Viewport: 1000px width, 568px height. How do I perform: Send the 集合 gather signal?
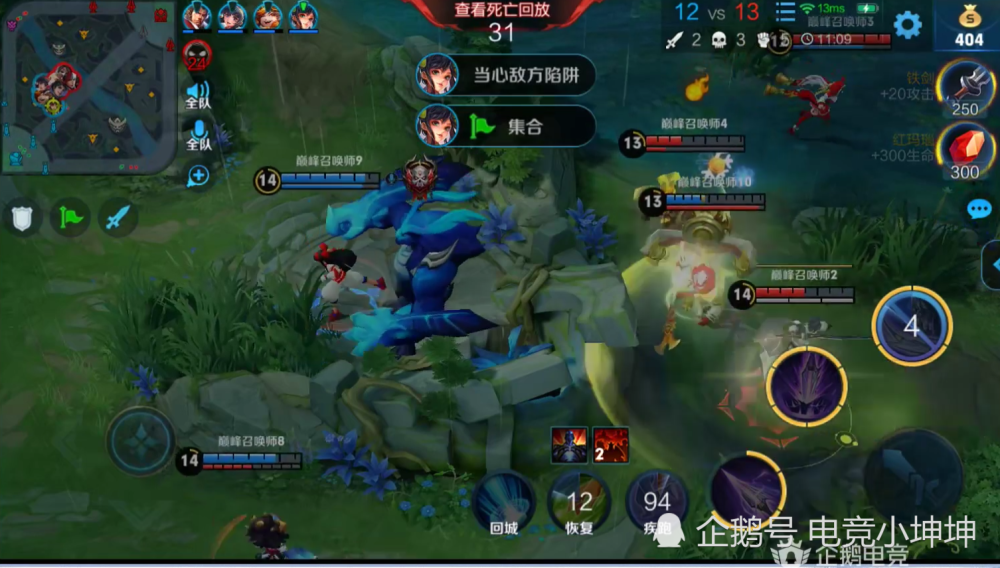tap(505, 126)
